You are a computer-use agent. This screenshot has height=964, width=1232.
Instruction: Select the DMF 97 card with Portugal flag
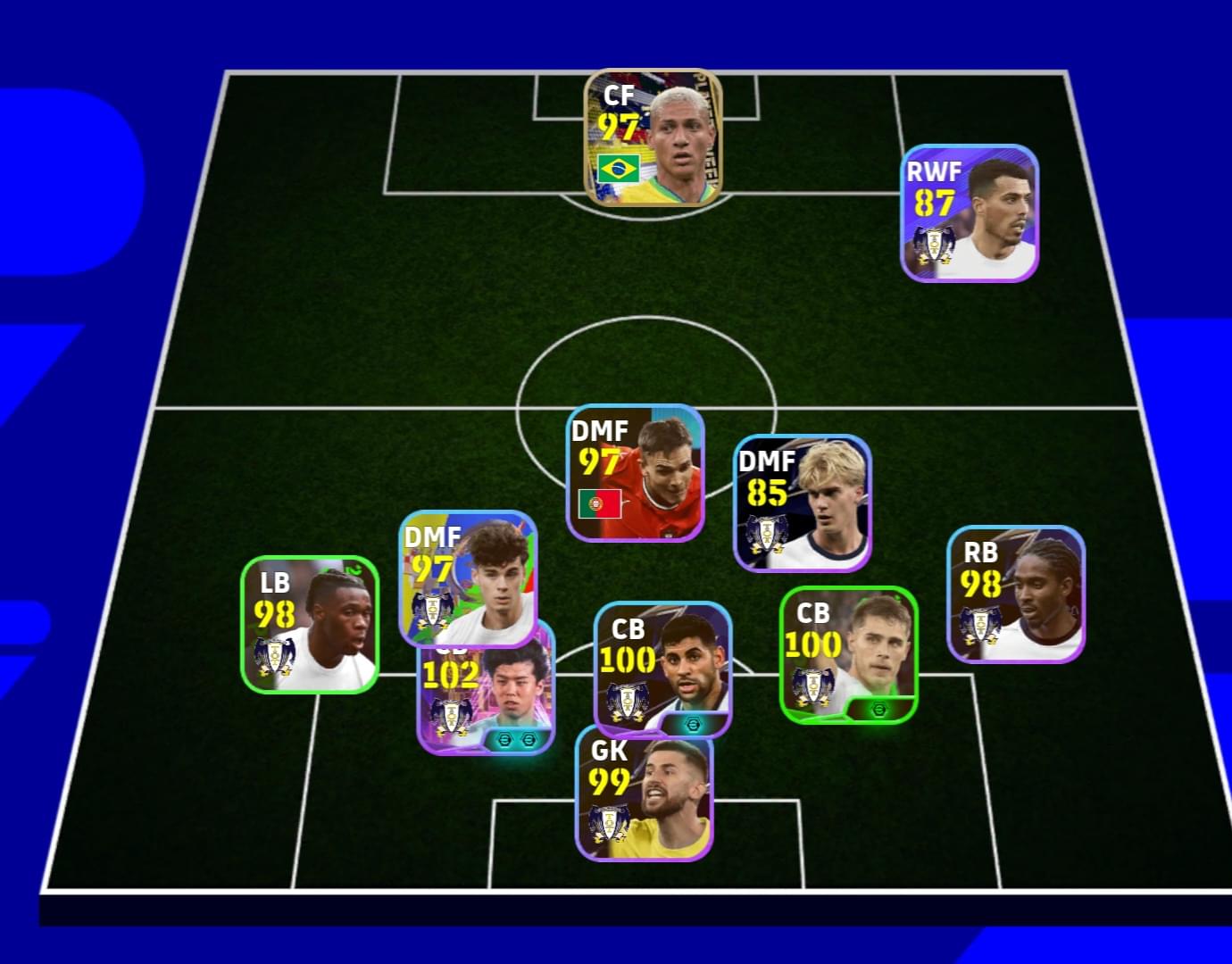[x=635, y=473]
